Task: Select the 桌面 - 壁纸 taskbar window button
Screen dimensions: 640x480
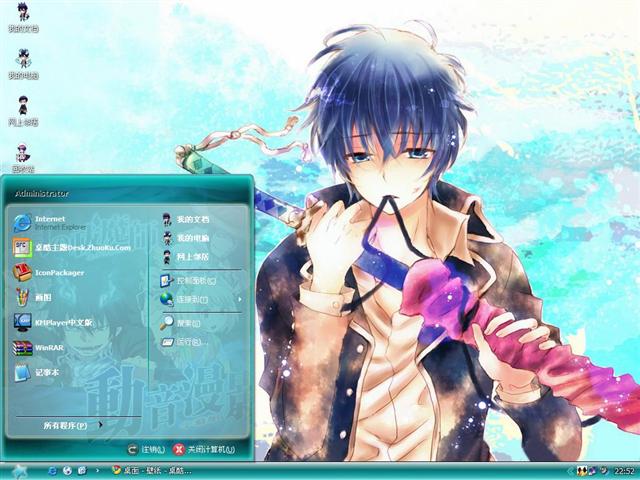Action: (151, 470)
